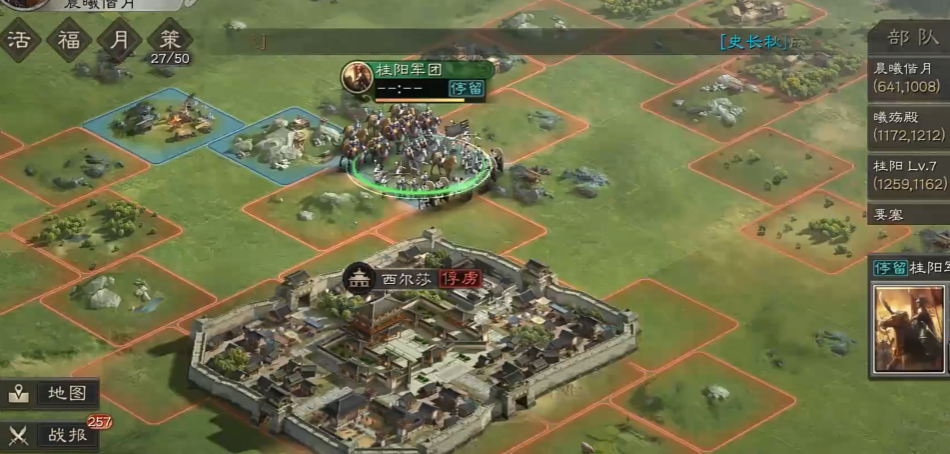Viewport: 950px width, 454px height.
Task: Open the 策 strategy icon
Action: 169,42
